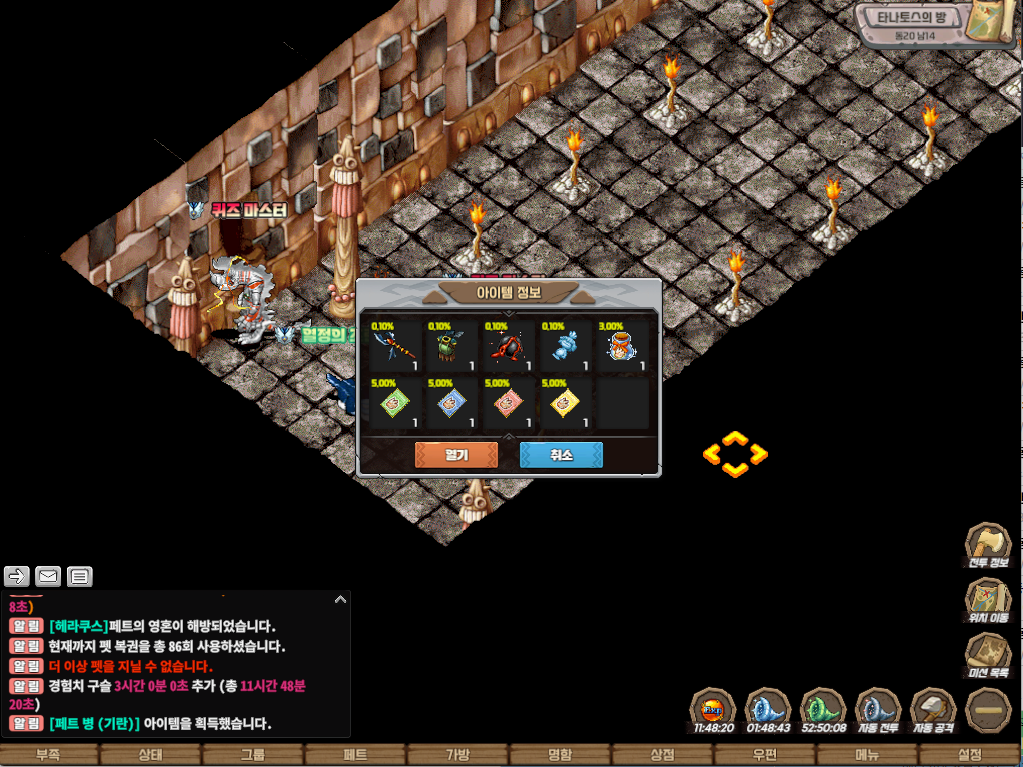Image resolution: width=1023 pixels, height=767 pixels.
Task: Toggle 자동 공격 auto attack hammer icon
Action: (x=933, y=711)
